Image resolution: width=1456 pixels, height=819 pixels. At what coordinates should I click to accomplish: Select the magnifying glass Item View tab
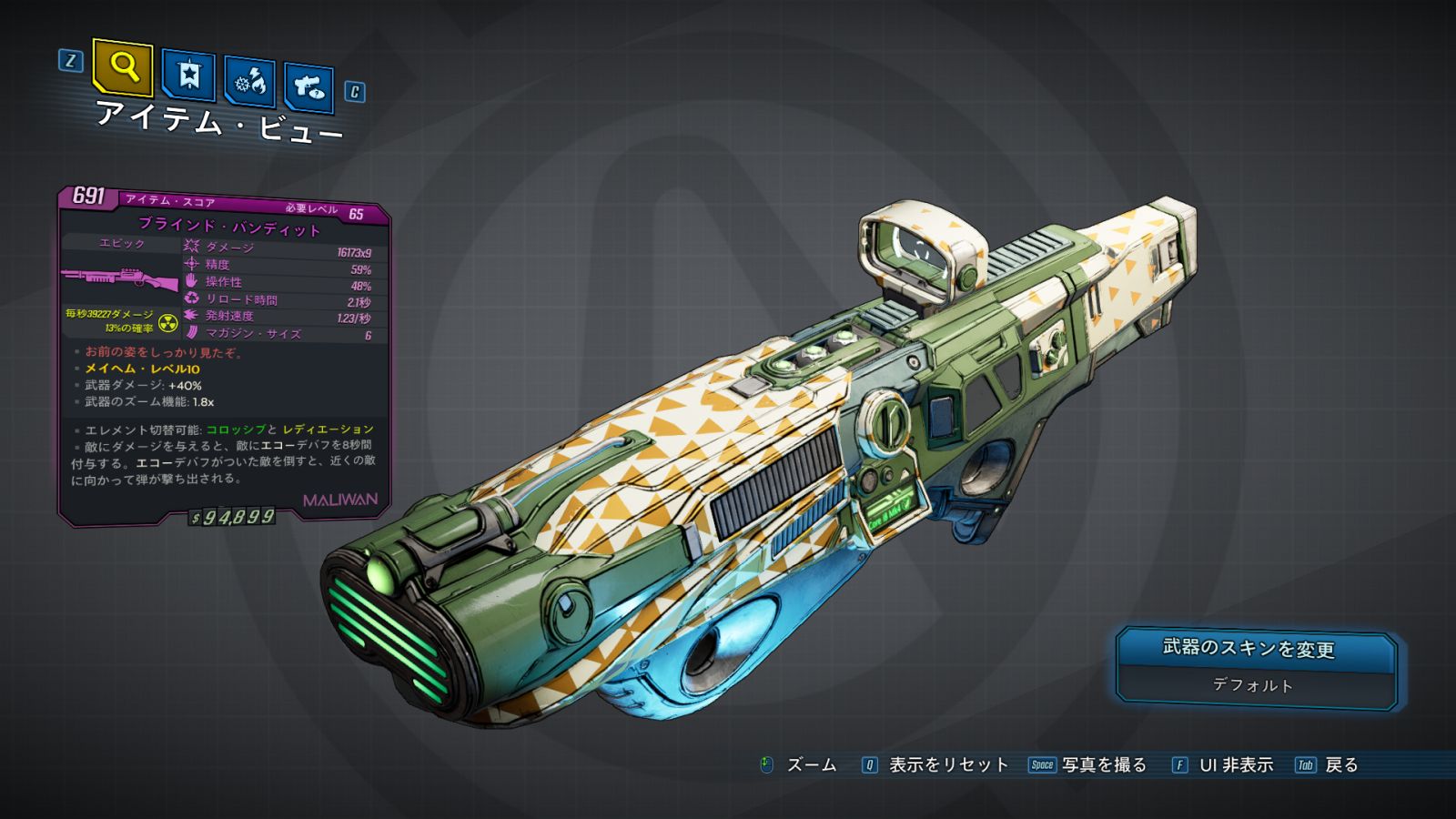coord(123,66)
